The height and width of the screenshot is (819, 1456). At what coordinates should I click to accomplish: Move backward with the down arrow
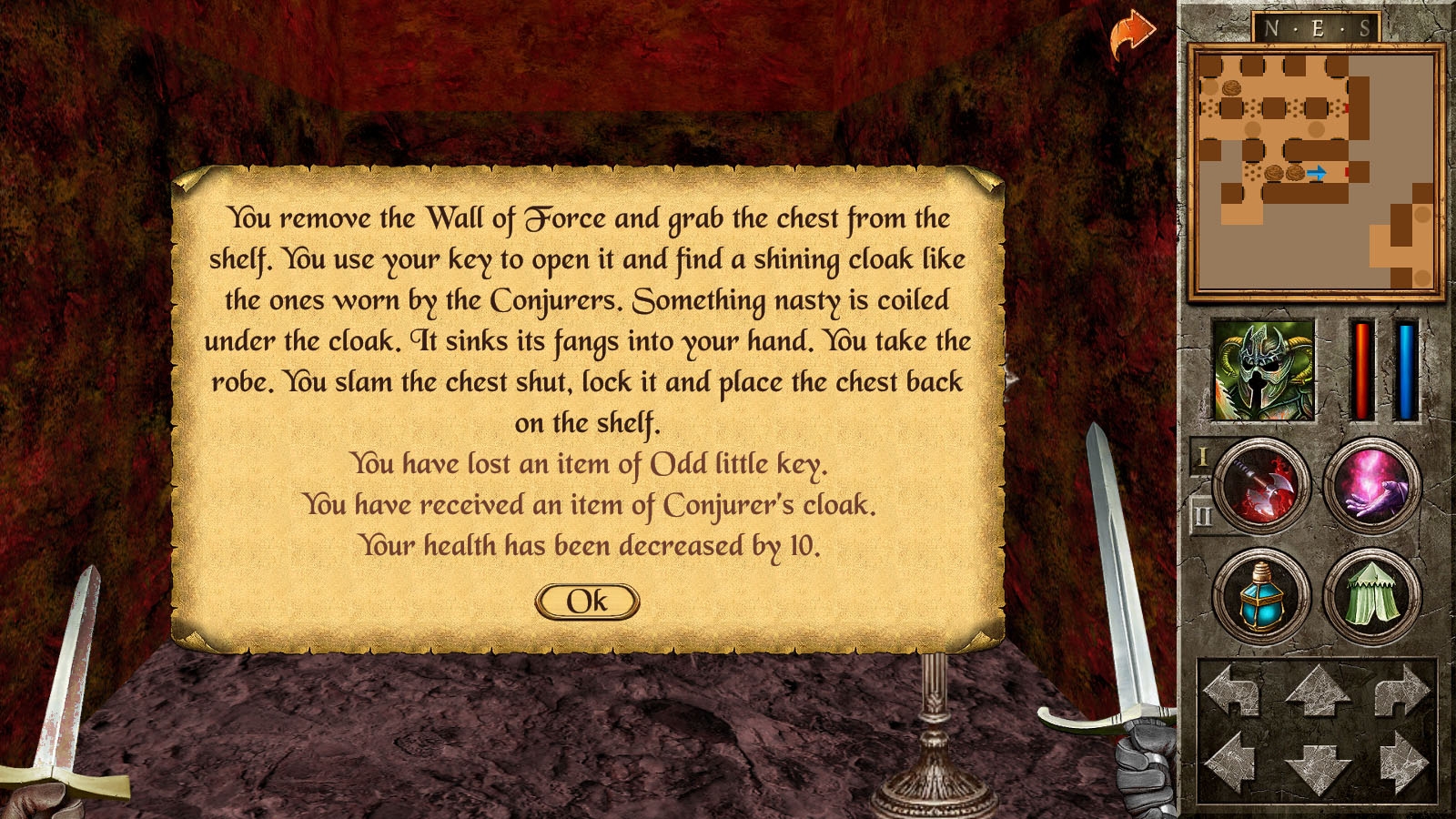coord(1317,767)
